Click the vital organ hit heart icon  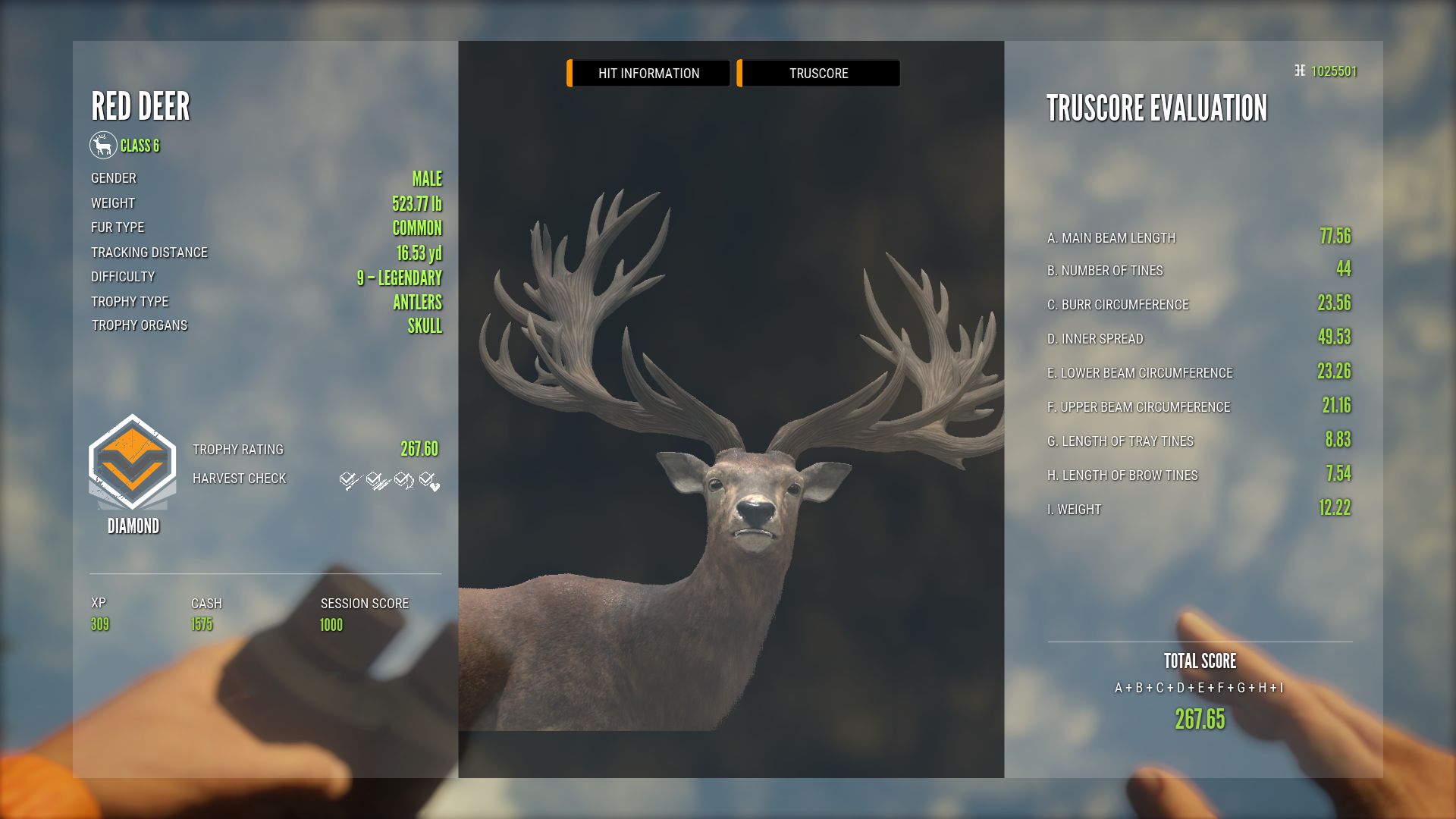(x=429, y=481)
